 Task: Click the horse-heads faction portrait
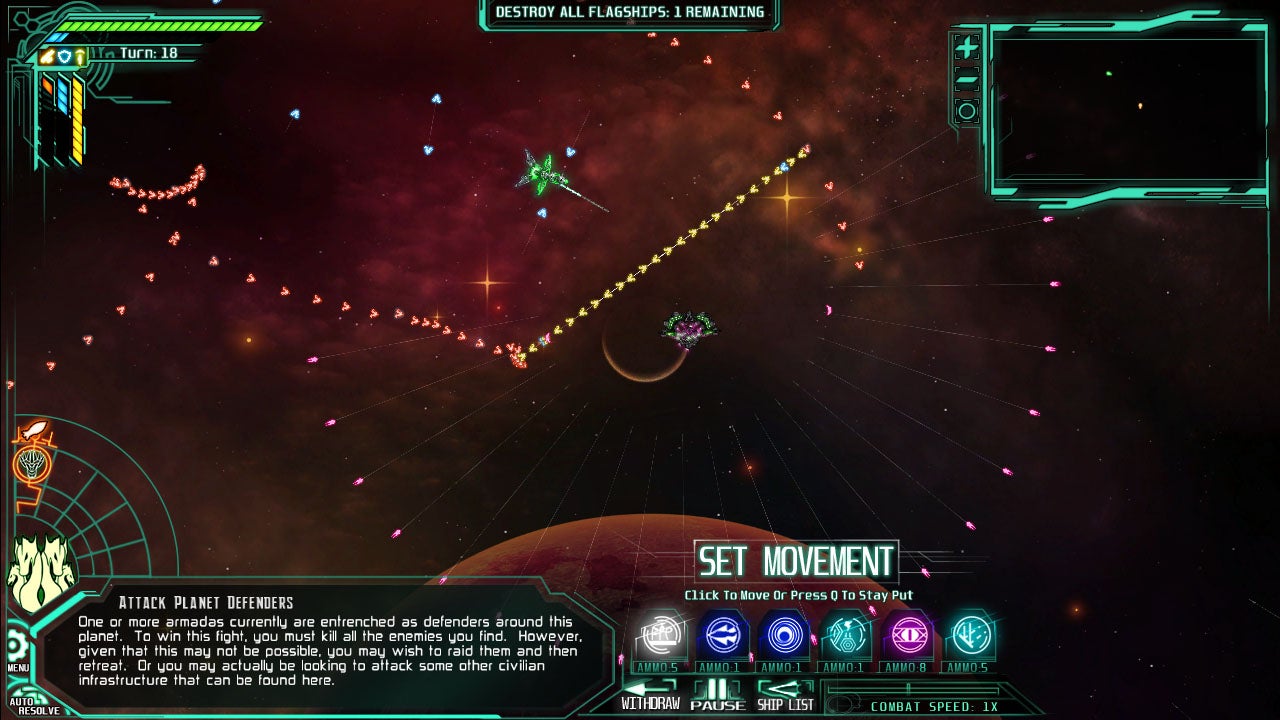tap(40, 574)
